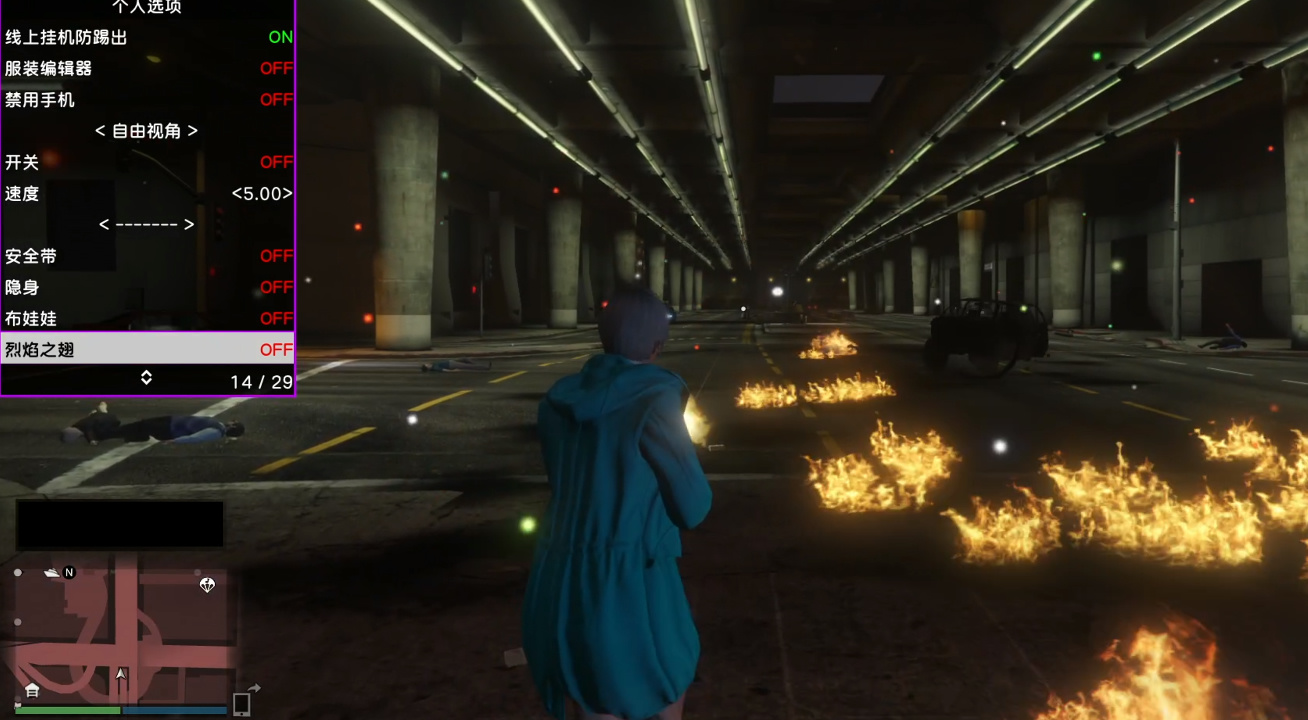Click the phone icon below the minimap
1308x720 pixels.
click(240, 706)
